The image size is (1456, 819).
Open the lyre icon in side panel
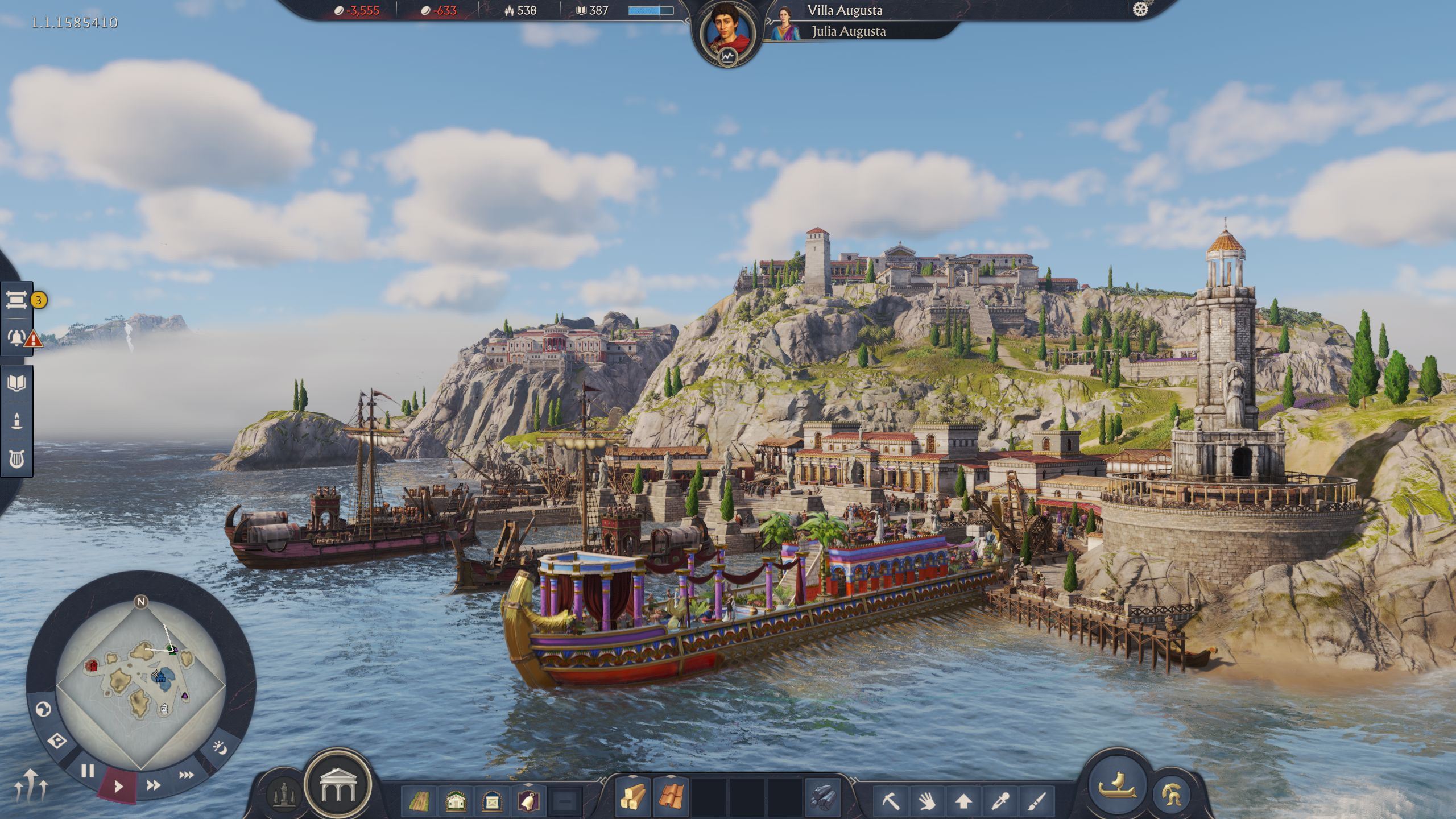17,458
